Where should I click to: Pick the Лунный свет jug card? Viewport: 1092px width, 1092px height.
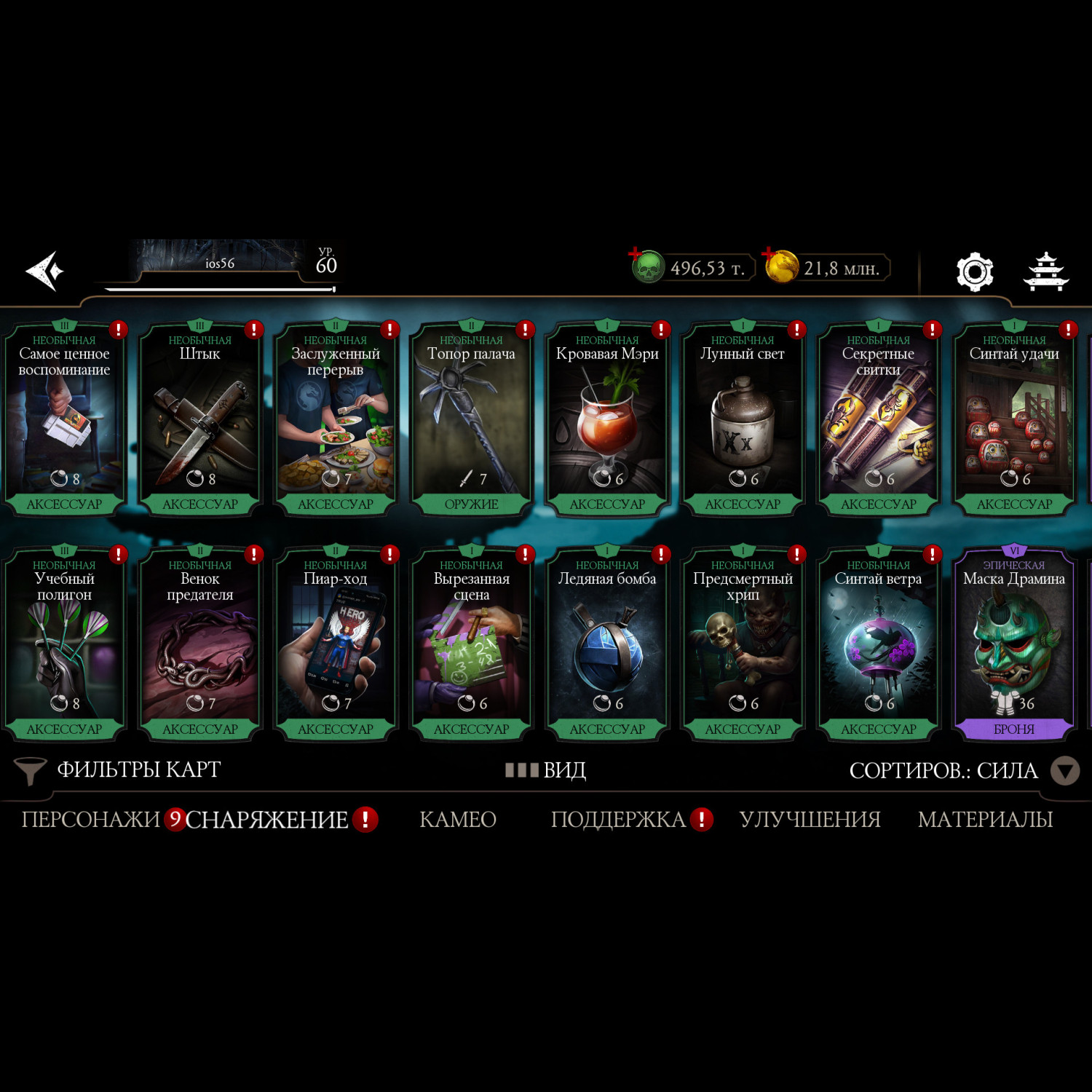(743, 419)
